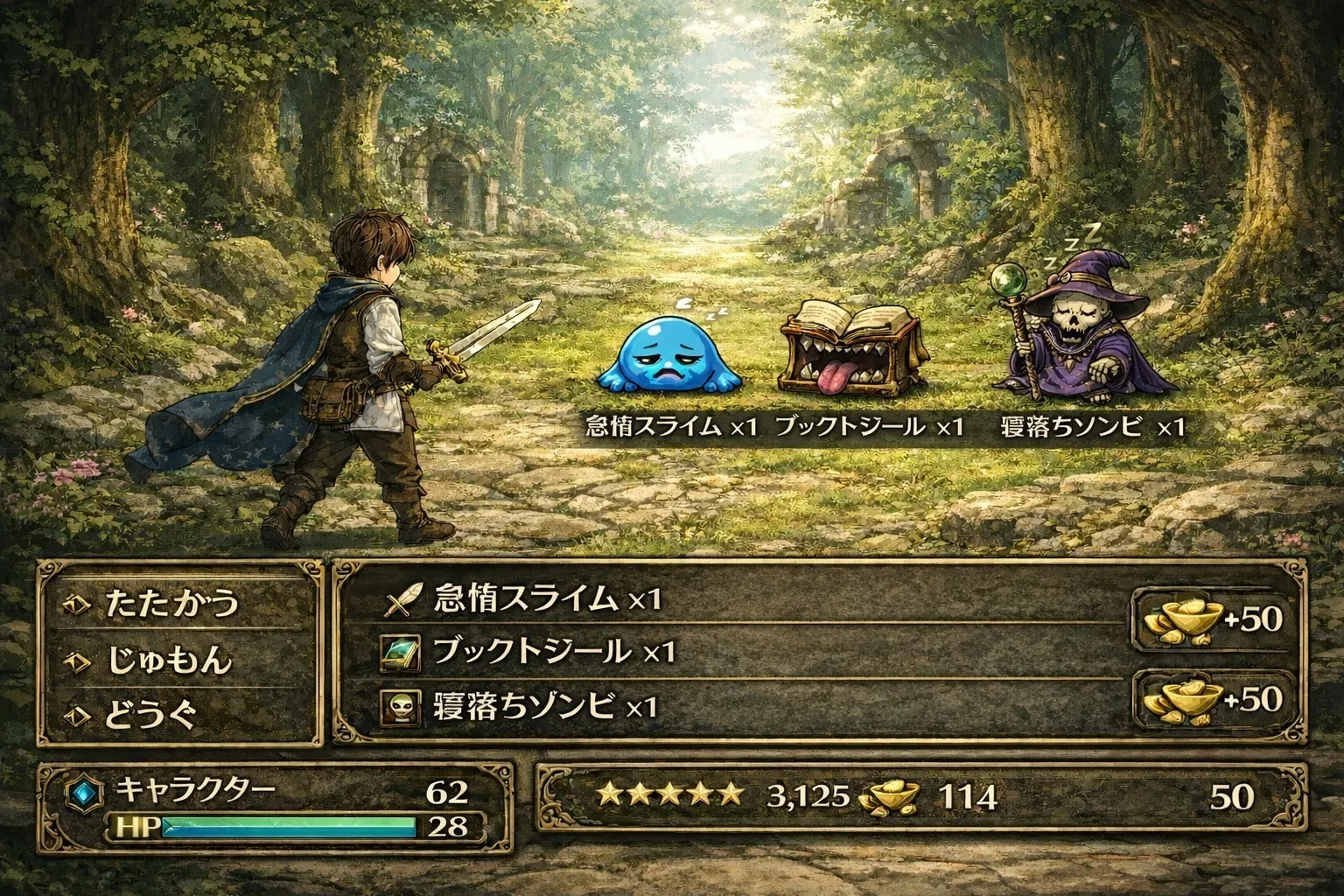This screenshot has width=1344, height=896.
Task: Select the じゅもん command
Action: tap(170, 660)
